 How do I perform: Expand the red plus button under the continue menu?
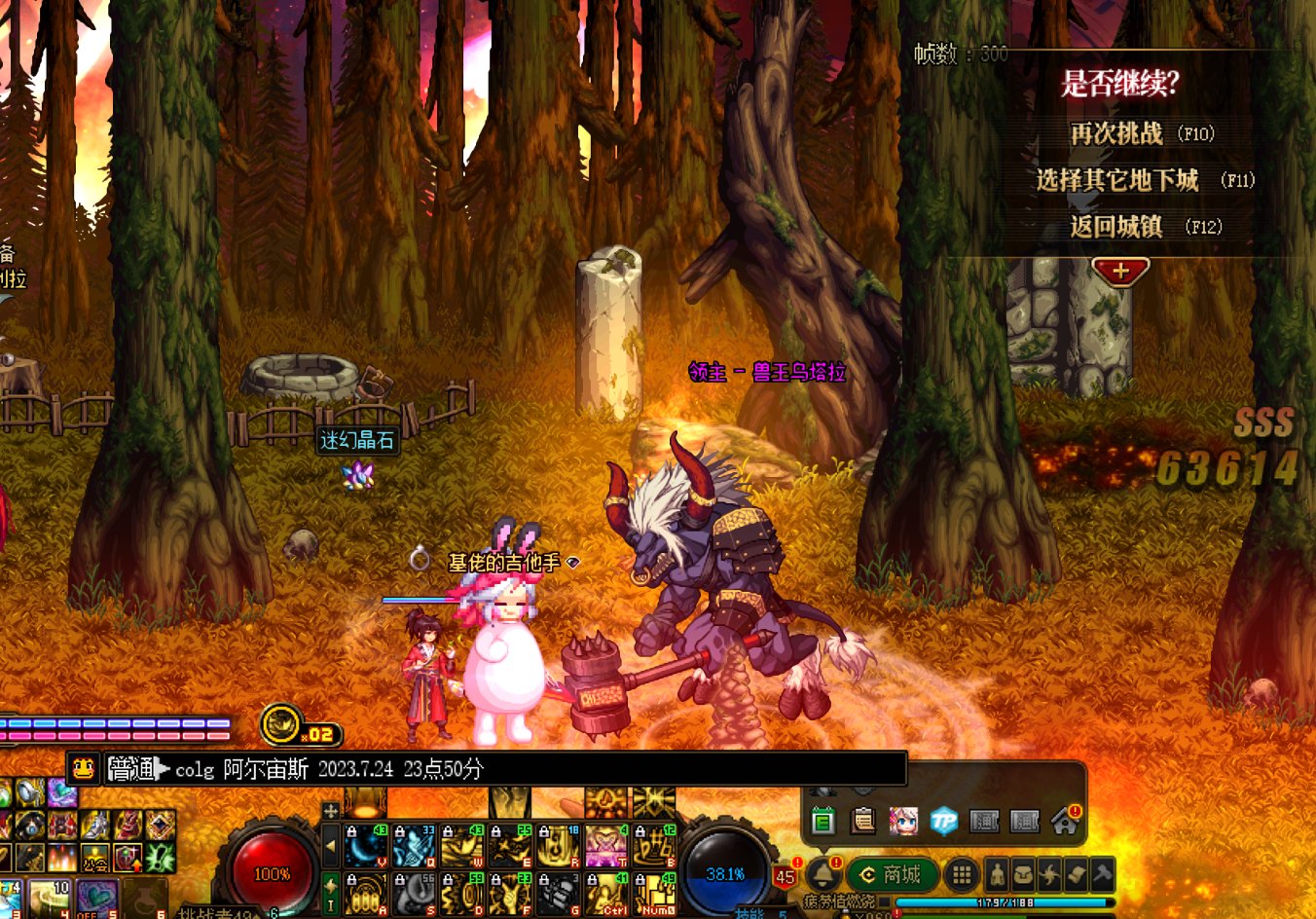[x=1120, y=272]
